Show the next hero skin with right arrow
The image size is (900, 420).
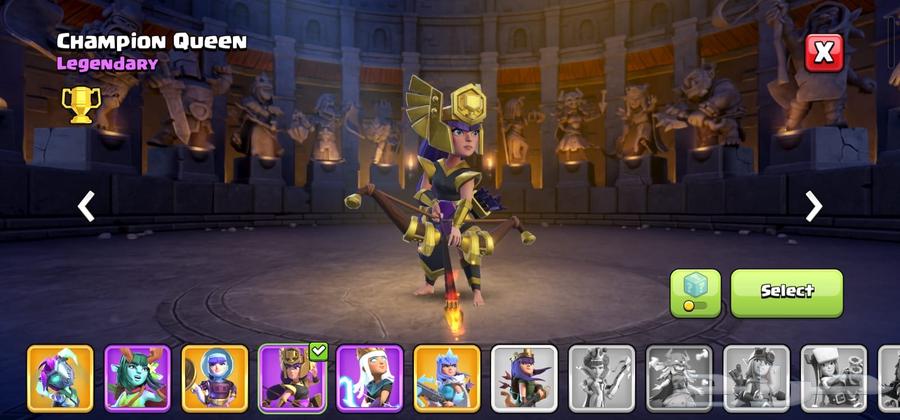pos(813,206)
